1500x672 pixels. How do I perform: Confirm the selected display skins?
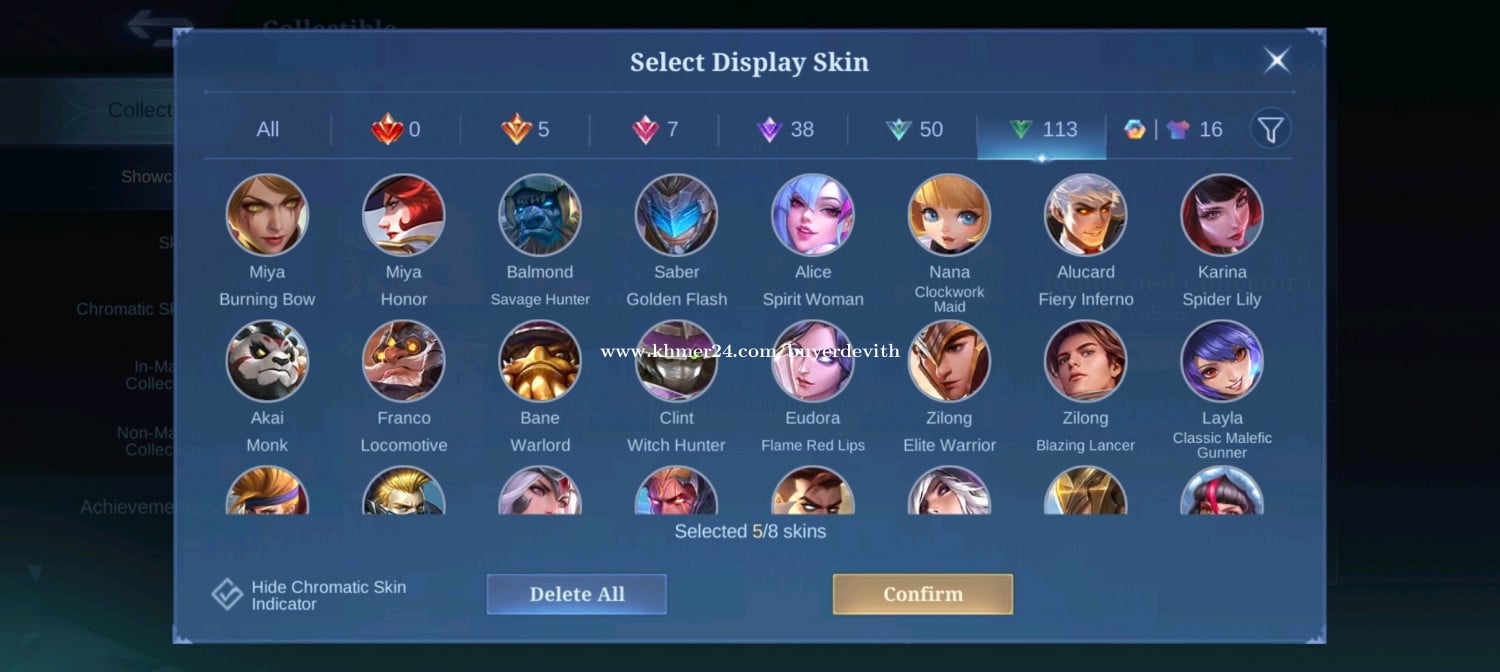pos(922,594)
